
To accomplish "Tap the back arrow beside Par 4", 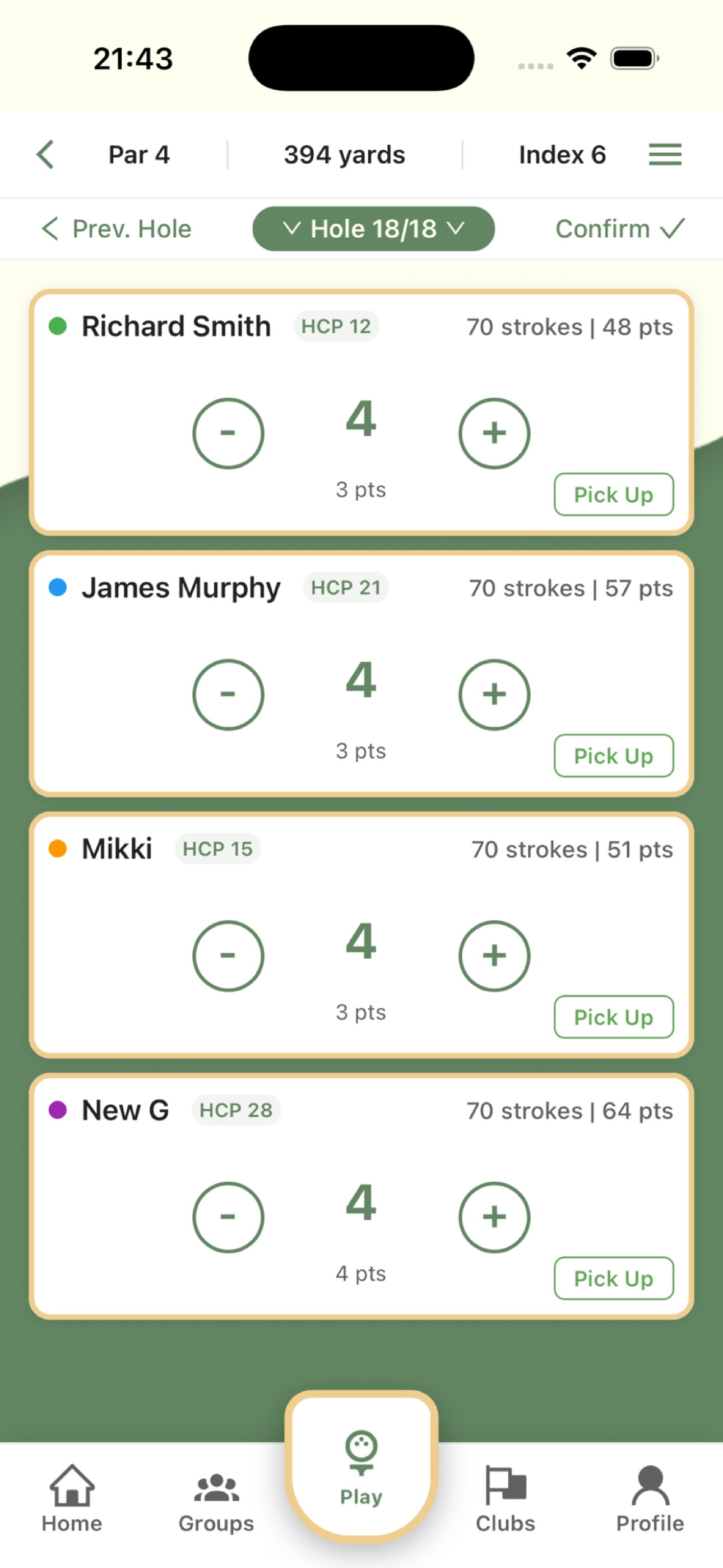I will (45, 155).
